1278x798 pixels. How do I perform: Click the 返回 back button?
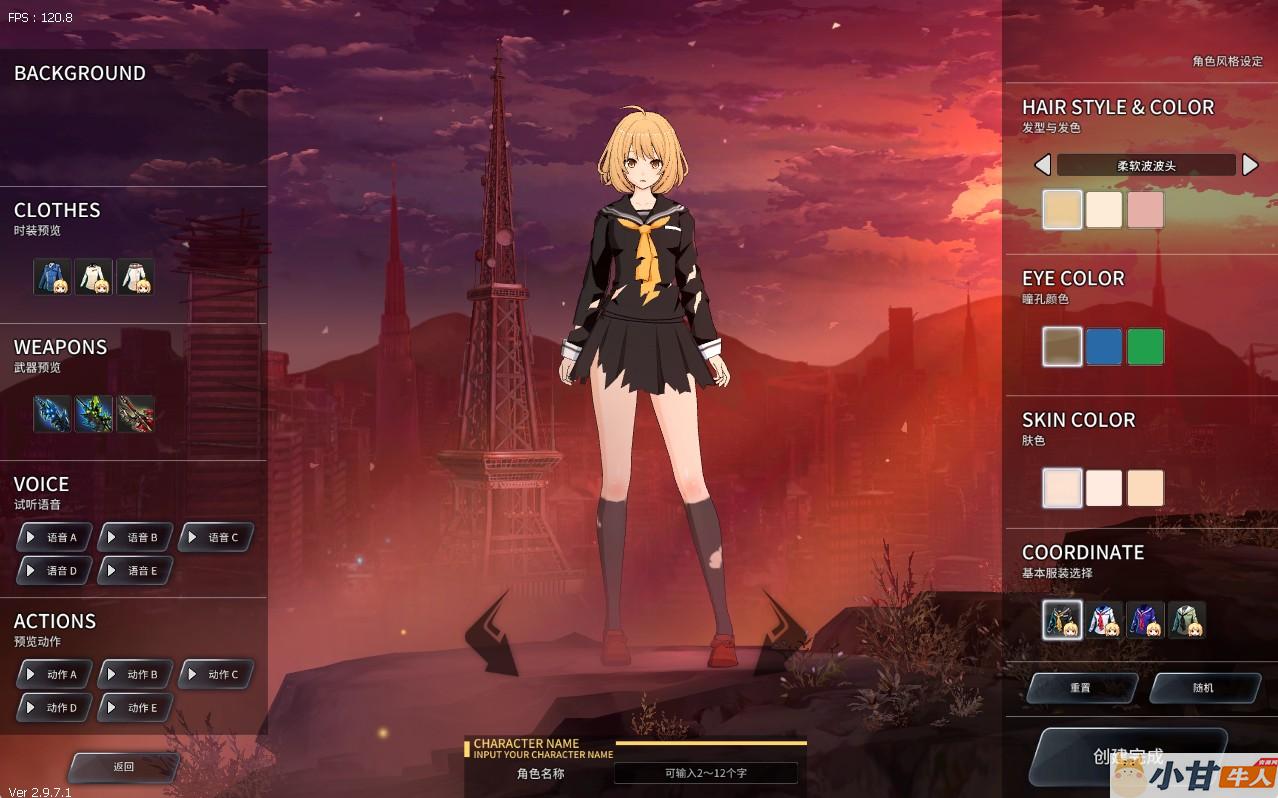pos(123,767)
